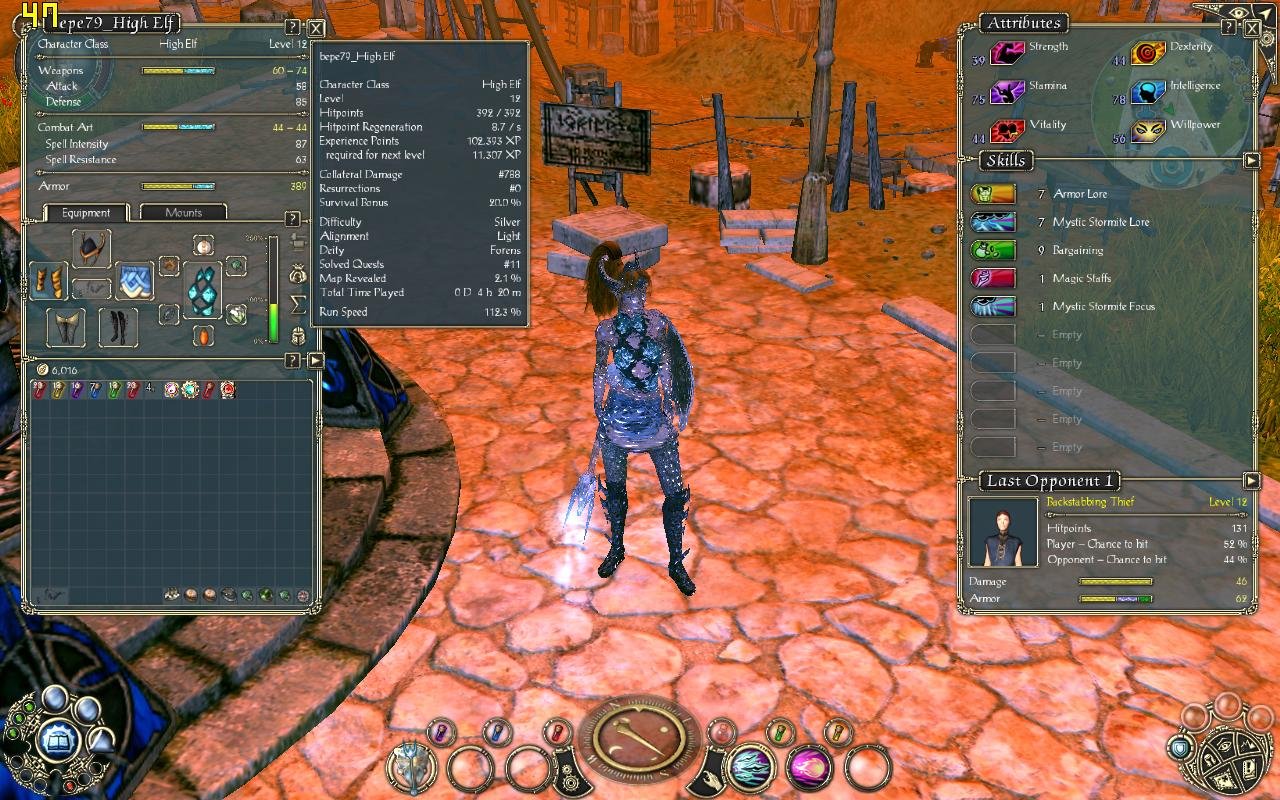Click the Backstabbing Thief name in Last Opponent
Image resolution: width=1280 pixels, height=800 pixels.
pyautogui.click(x=1088, y=501)
